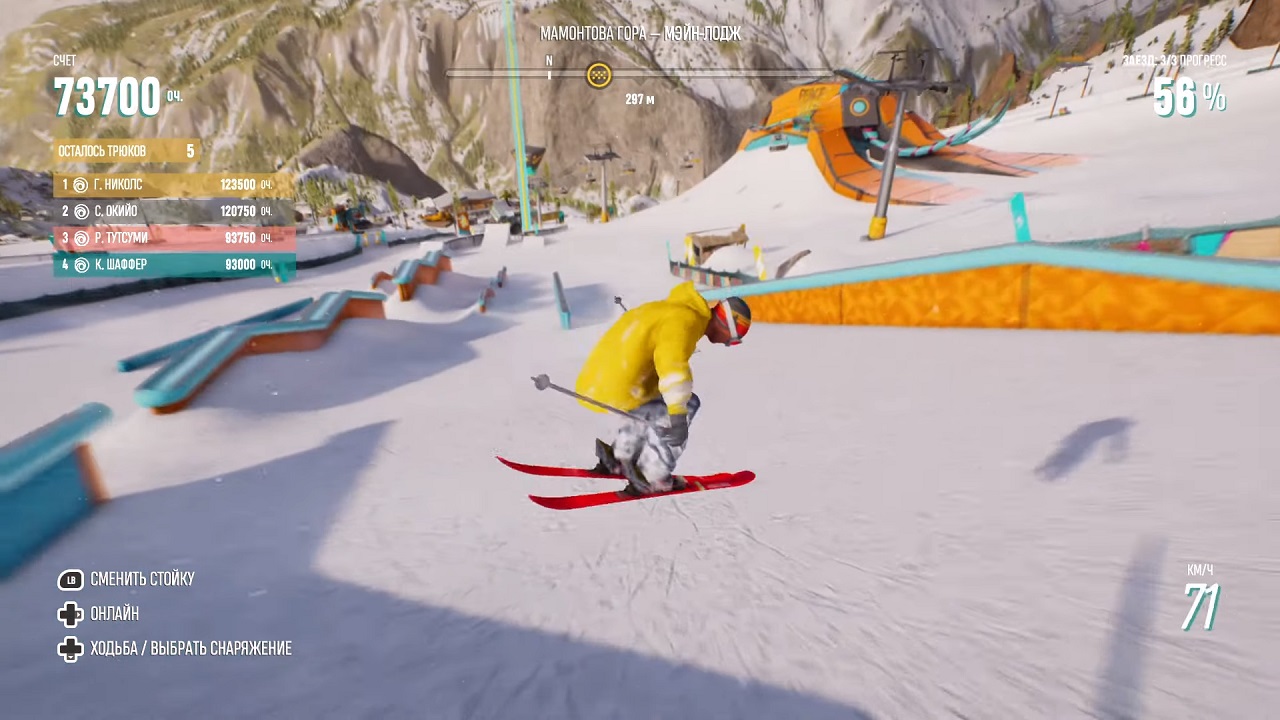
Task: Open the Осталось трюков objective tracker
Action: click(127, 151)
